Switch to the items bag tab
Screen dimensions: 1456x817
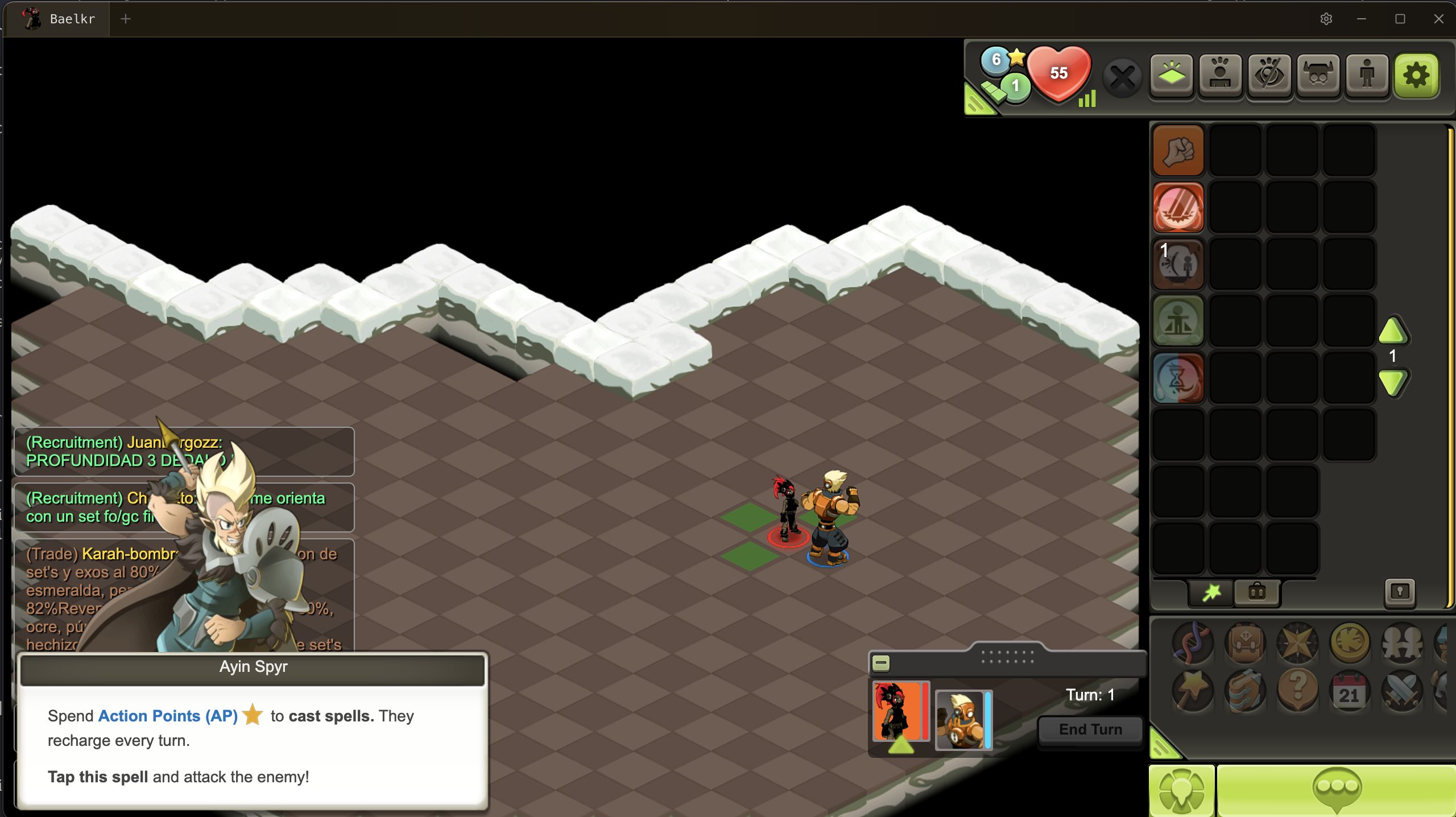pyautogui.click(x=1257, y=592)
